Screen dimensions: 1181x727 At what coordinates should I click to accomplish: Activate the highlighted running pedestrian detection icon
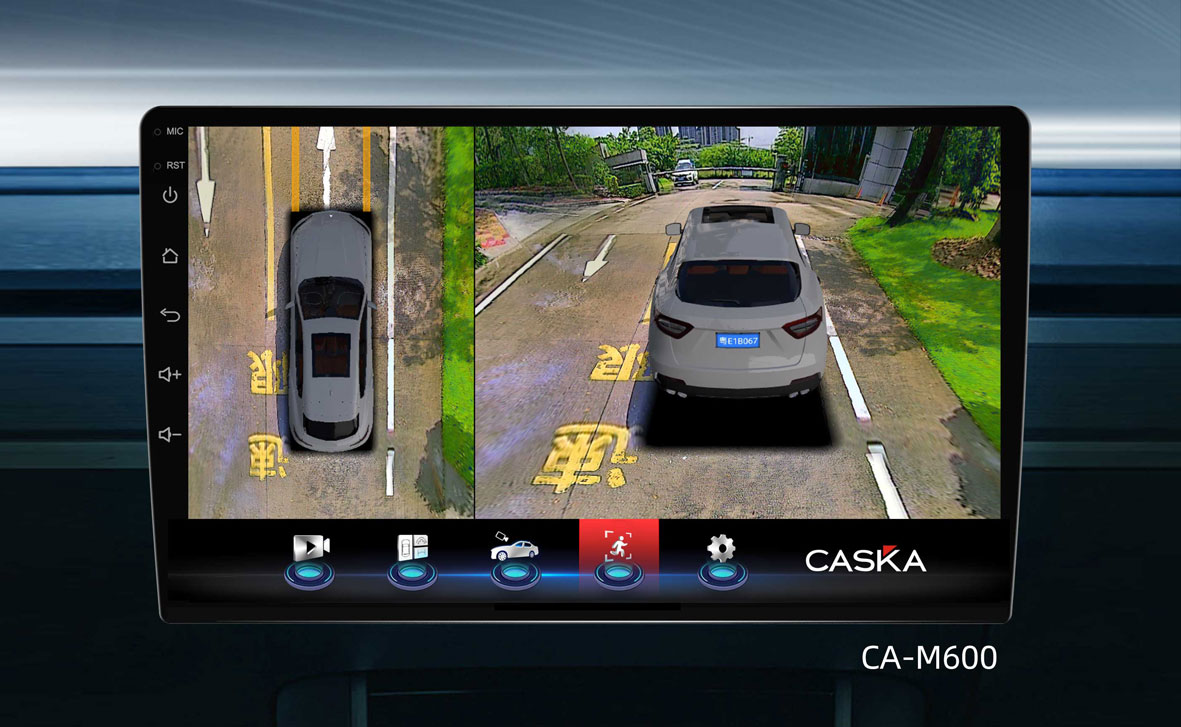pyautogui.click(x=618, y=548)
